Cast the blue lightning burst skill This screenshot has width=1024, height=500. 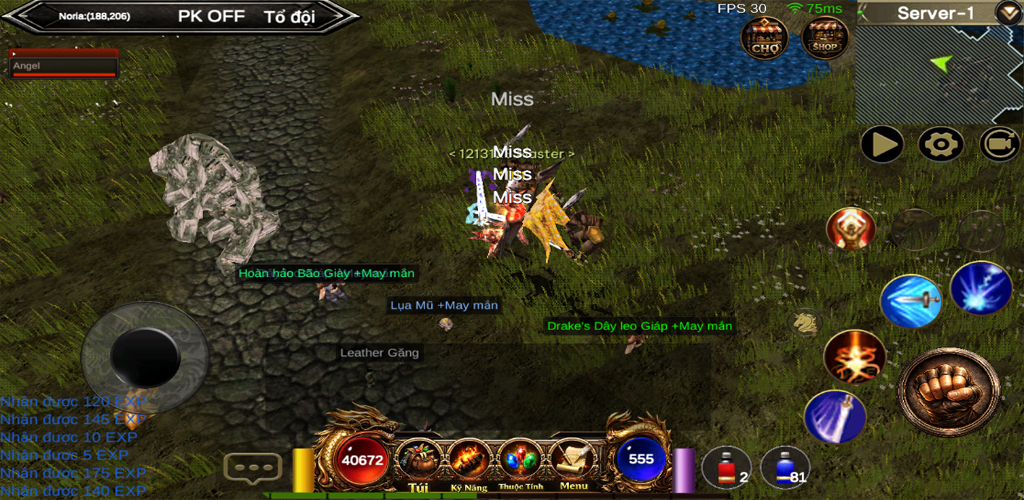pyautogui.click(x=980, y=288)
